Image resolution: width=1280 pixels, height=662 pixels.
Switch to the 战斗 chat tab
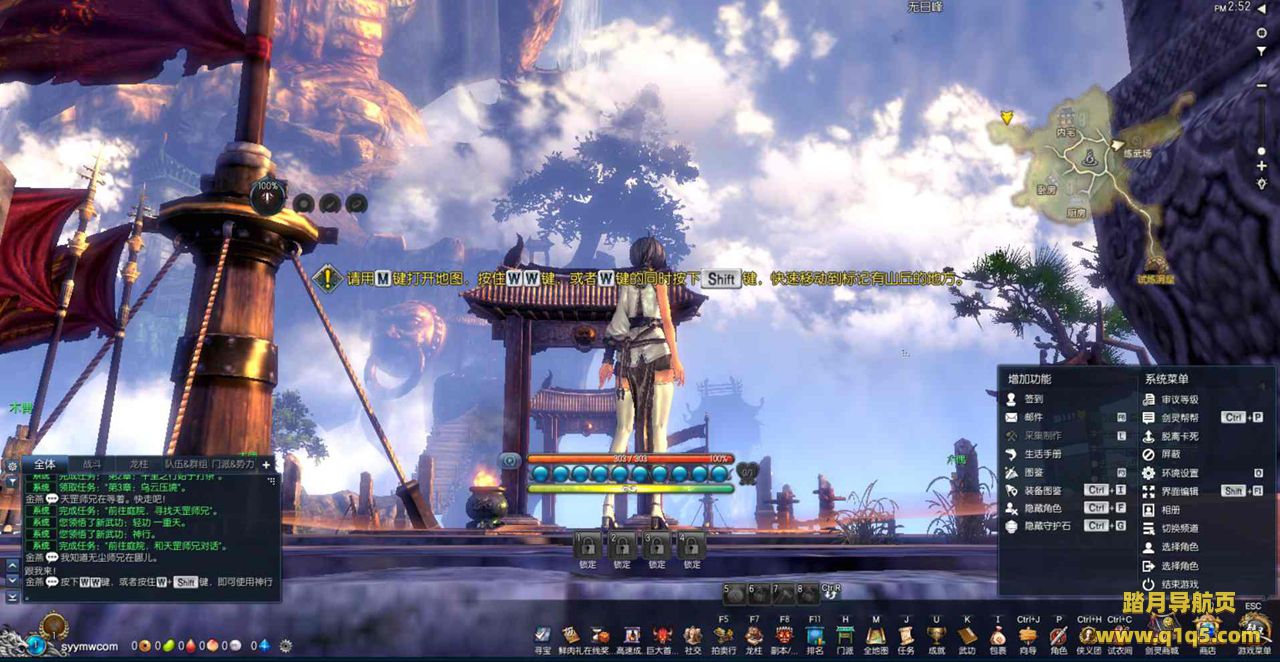pos(92,465)
